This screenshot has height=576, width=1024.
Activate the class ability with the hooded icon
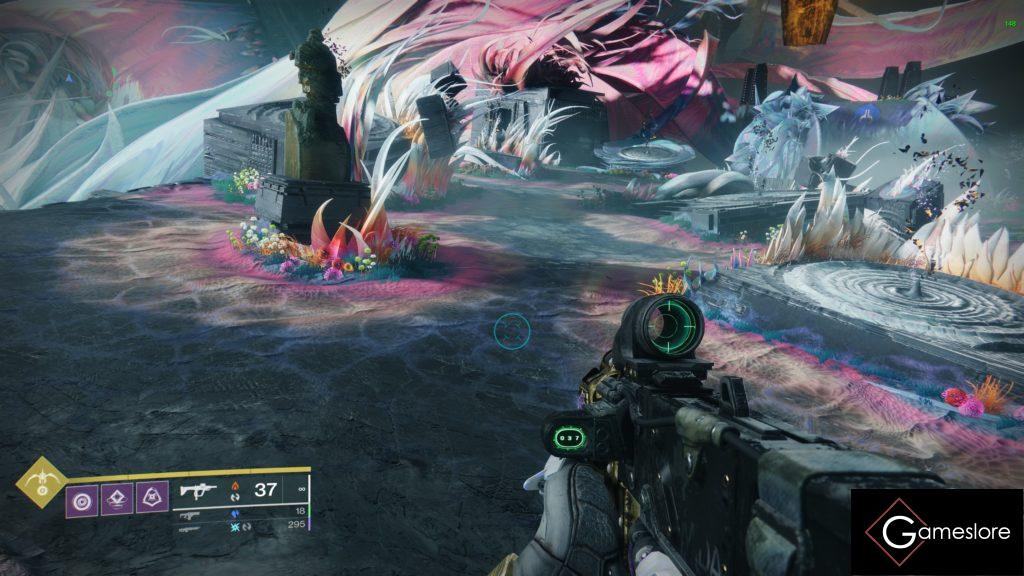[152, 496]
